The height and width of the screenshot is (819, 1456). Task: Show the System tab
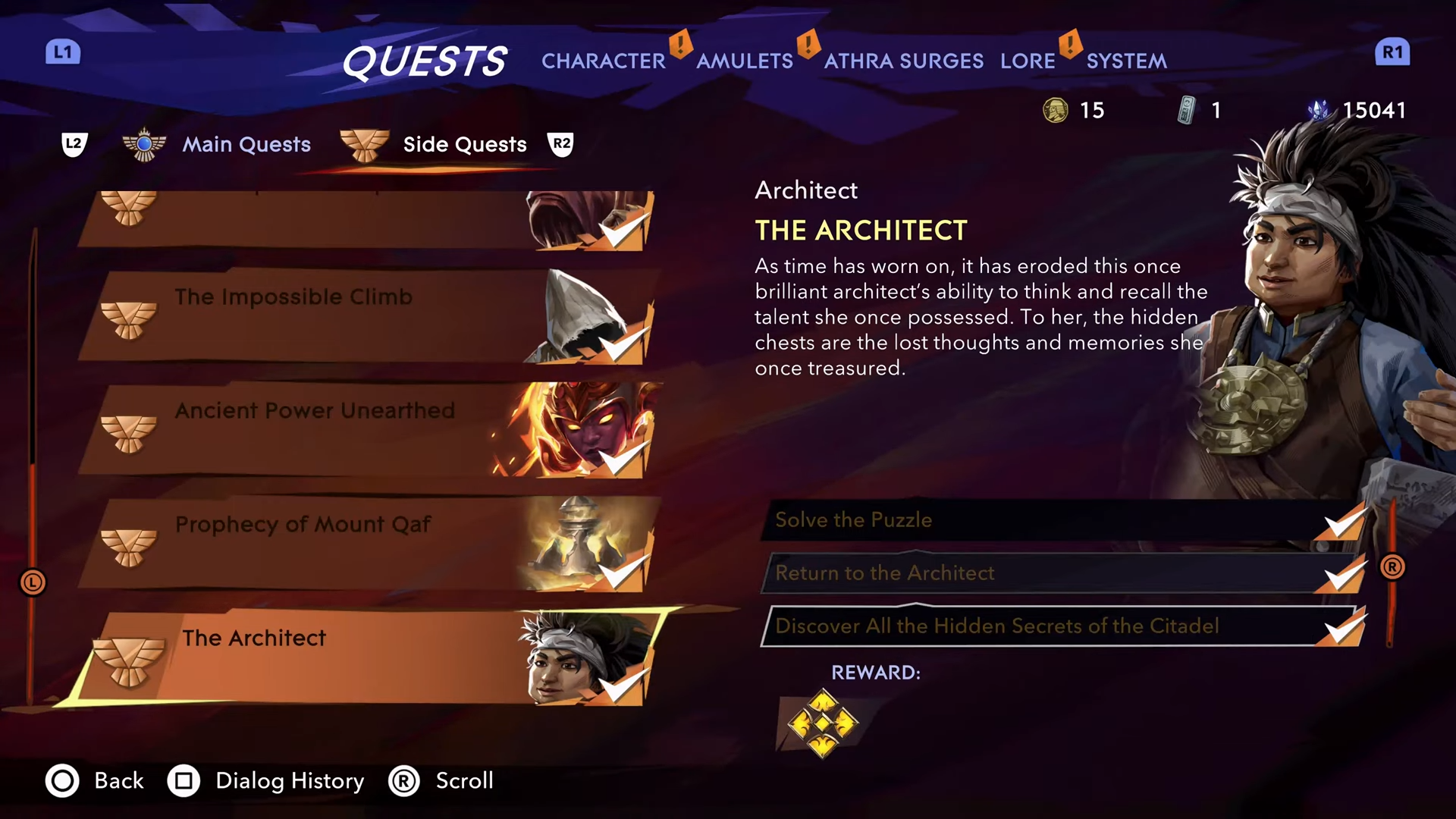[1126, 61]
